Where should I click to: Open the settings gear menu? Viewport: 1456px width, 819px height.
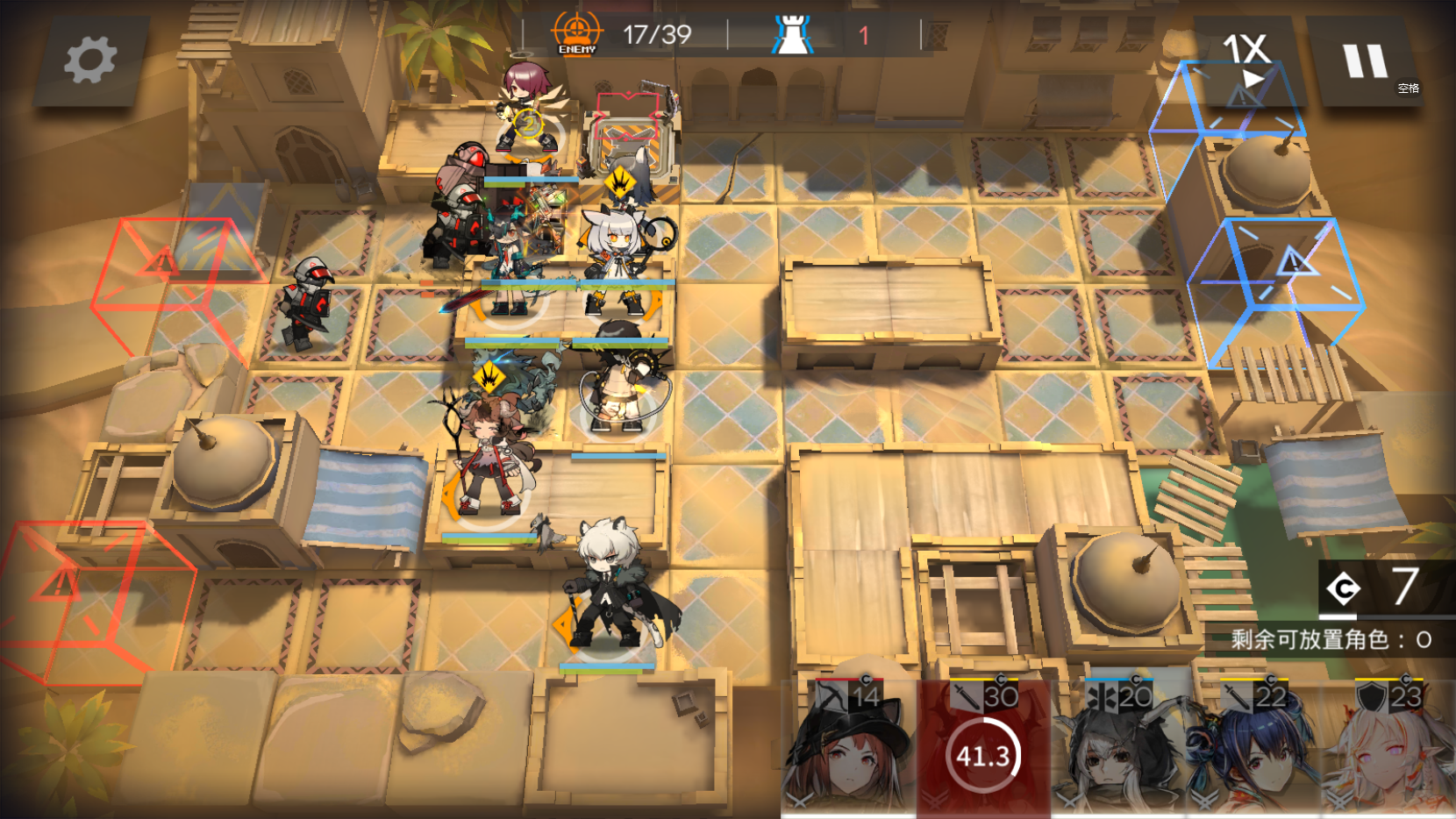[x=90, y=61]
